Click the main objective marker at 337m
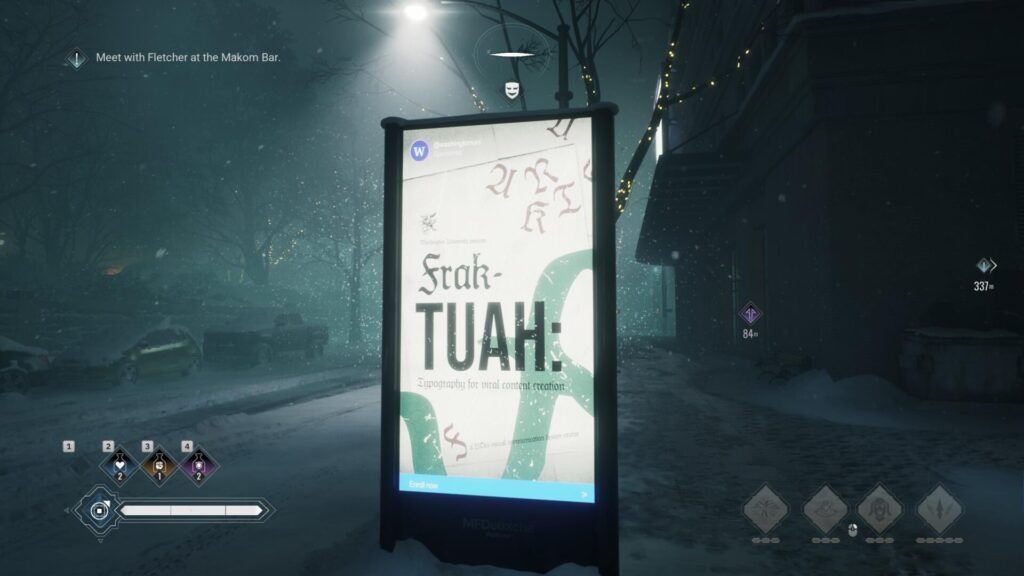The image size is (1024, 576). pos(985,266)
